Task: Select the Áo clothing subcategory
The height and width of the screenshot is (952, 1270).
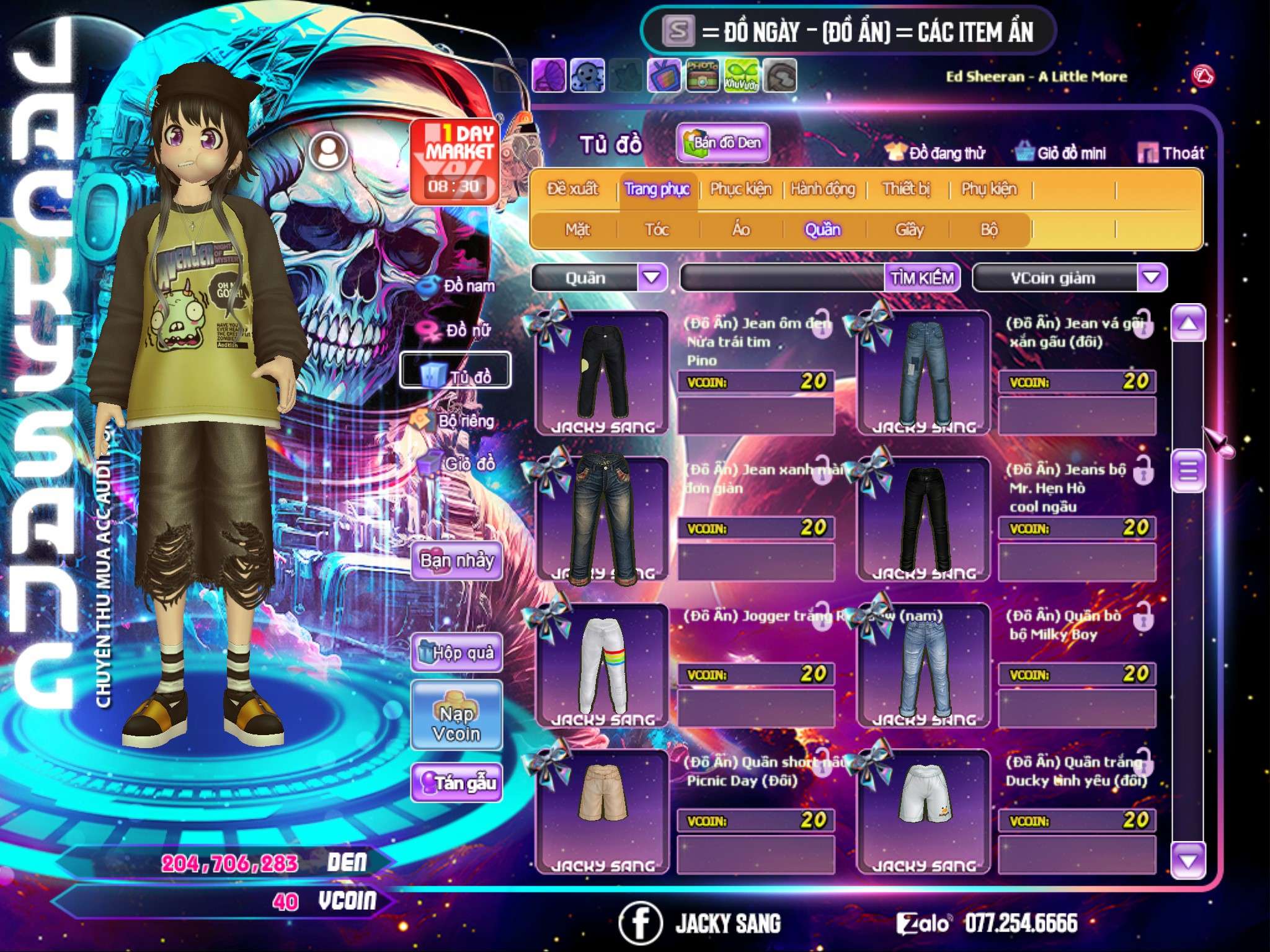Action: click(740, 230)
